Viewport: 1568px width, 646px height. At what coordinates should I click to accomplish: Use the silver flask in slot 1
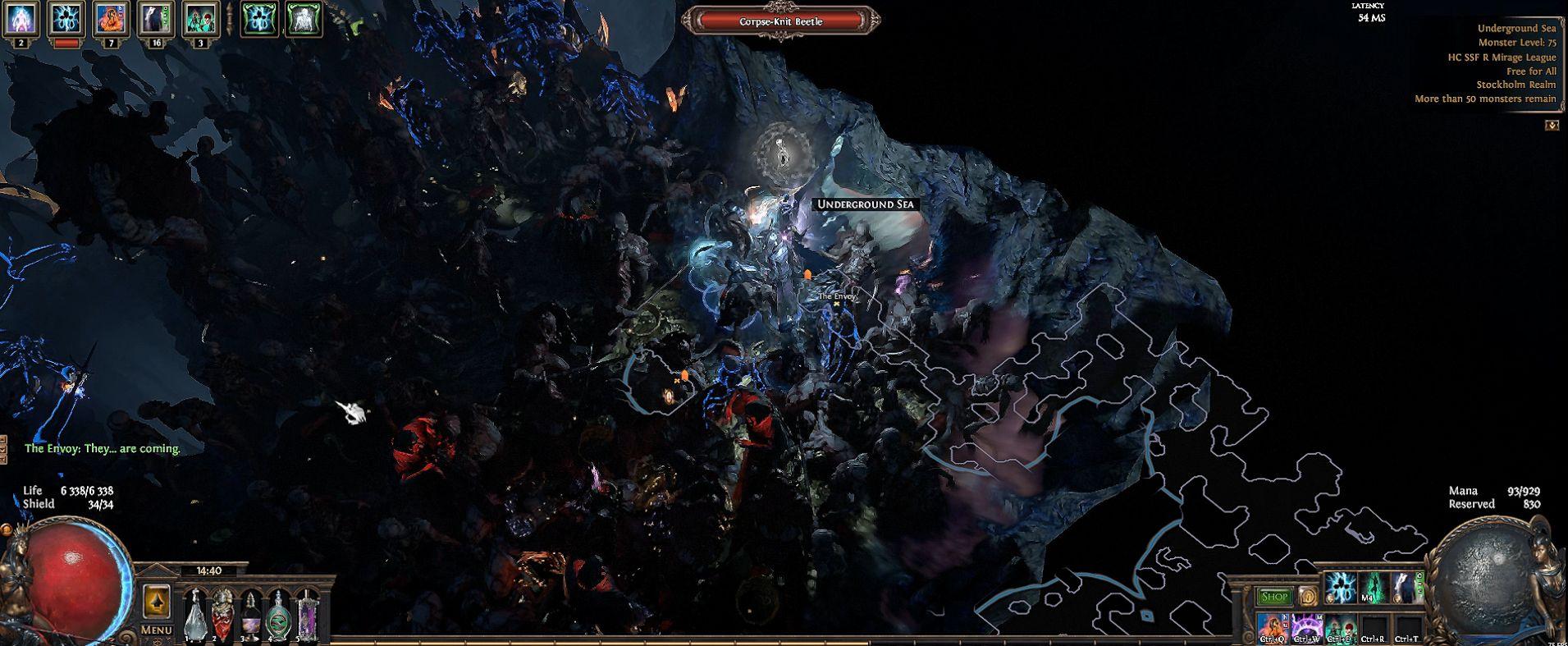click(x=194, y=612)
